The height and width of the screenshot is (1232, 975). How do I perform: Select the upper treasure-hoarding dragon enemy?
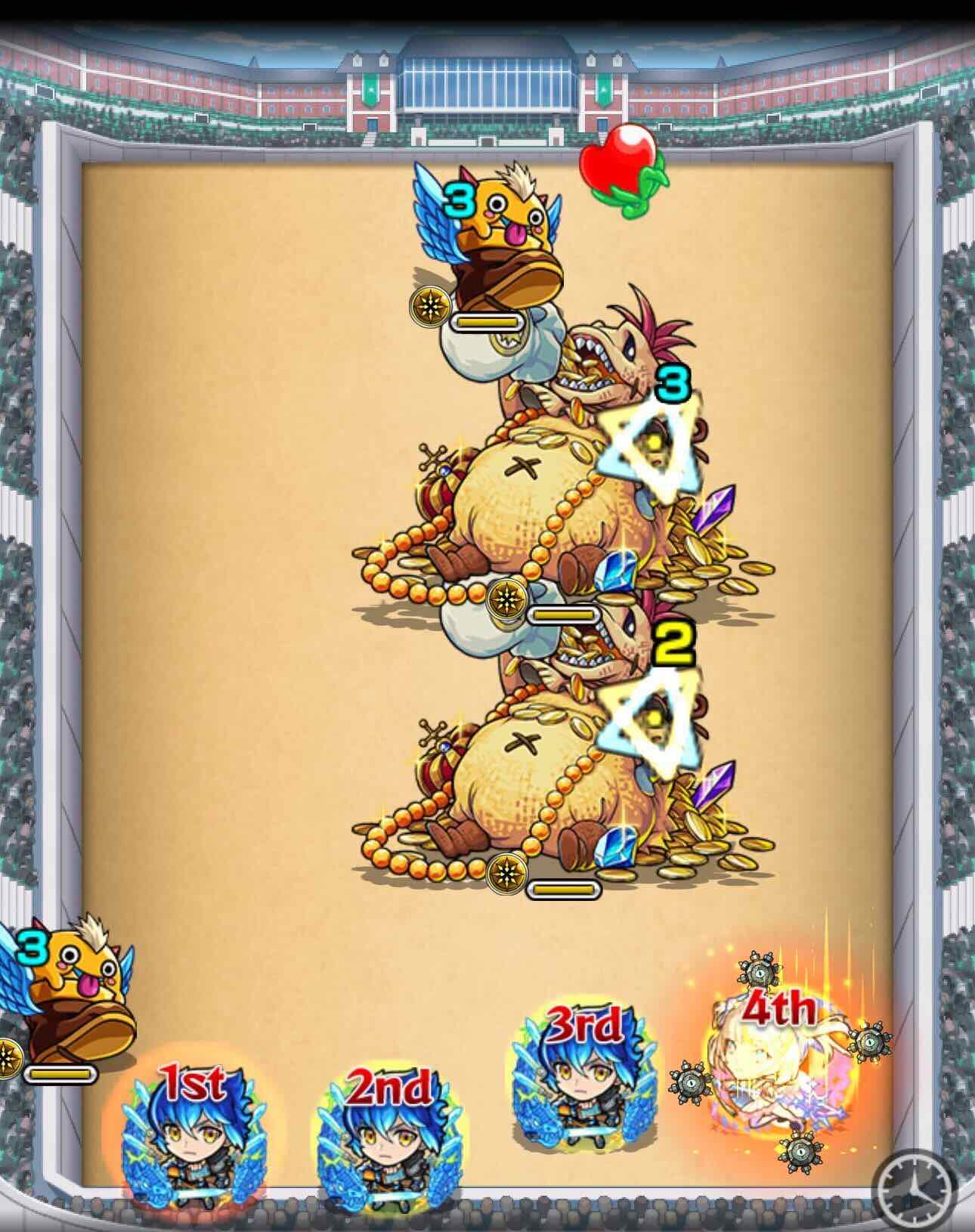[x=567, y=469]
